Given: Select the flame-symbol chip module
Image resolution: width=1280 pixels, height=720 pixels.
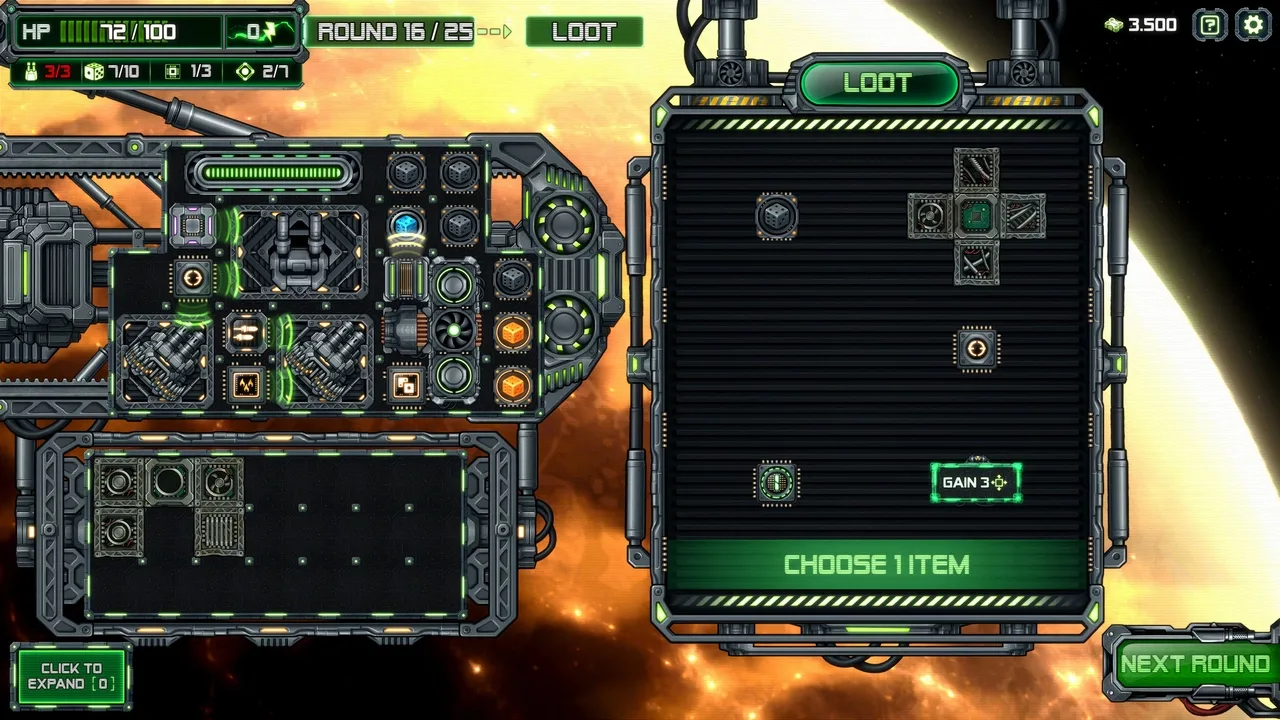Looking at the screenshot, I should (246, 384).
